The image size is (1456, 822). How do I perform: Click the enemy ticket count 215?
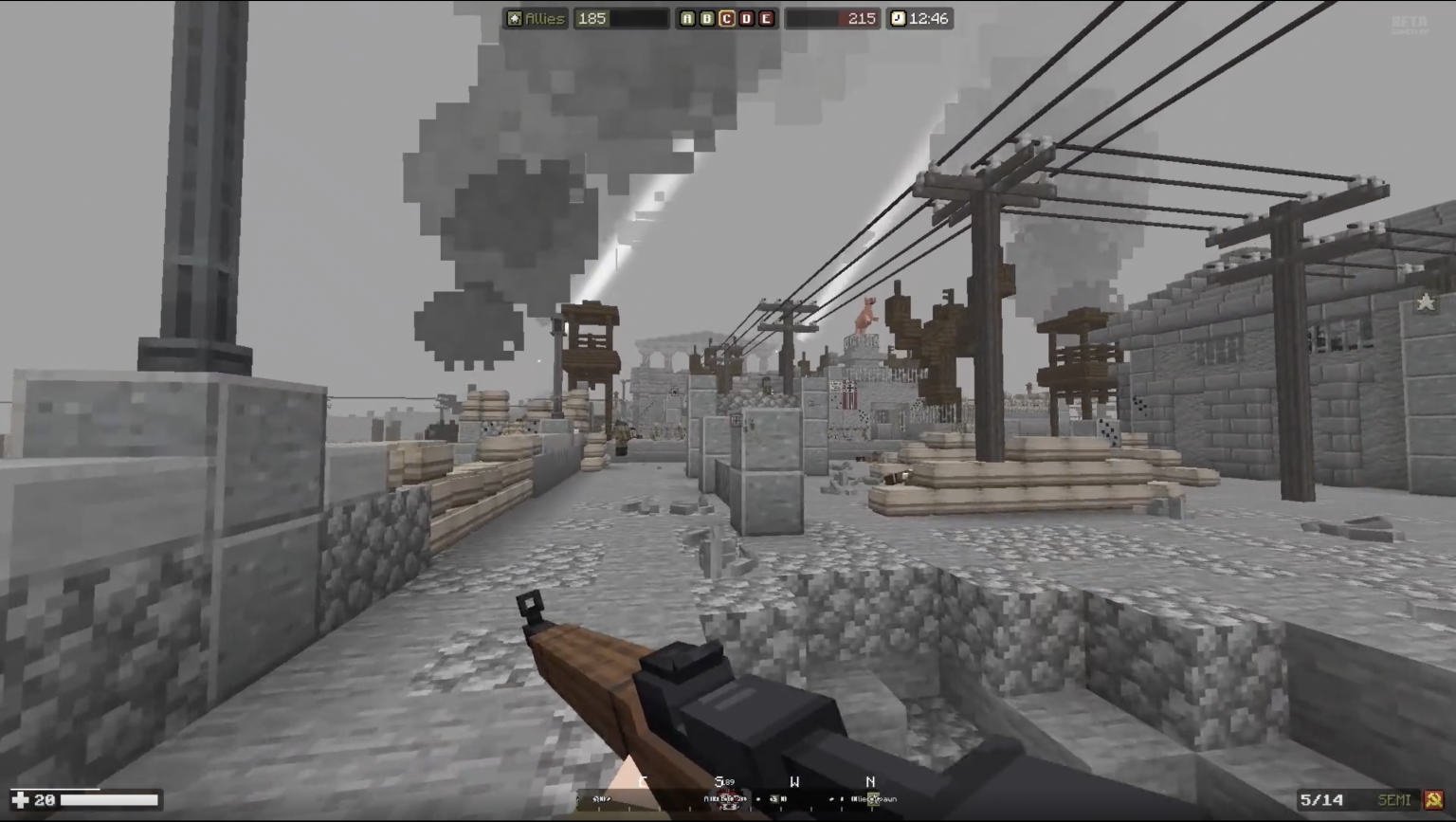[861, 18]
